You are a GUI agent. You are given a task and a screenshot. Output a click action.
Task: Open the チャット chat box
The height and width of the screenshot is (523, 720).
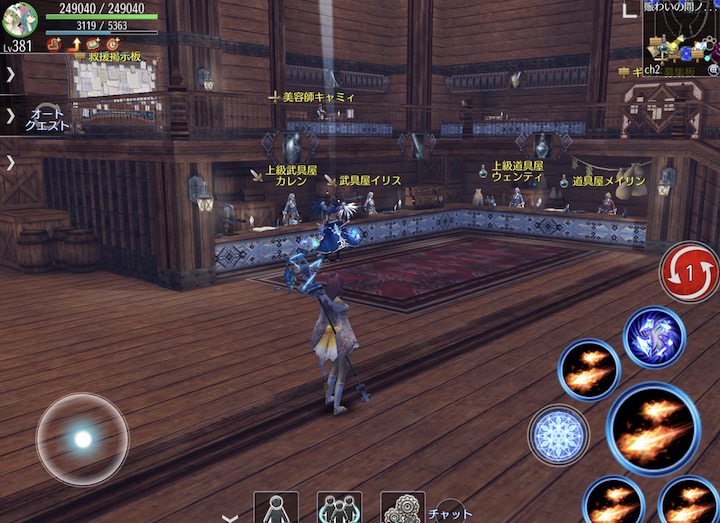[x=450, y=512]
